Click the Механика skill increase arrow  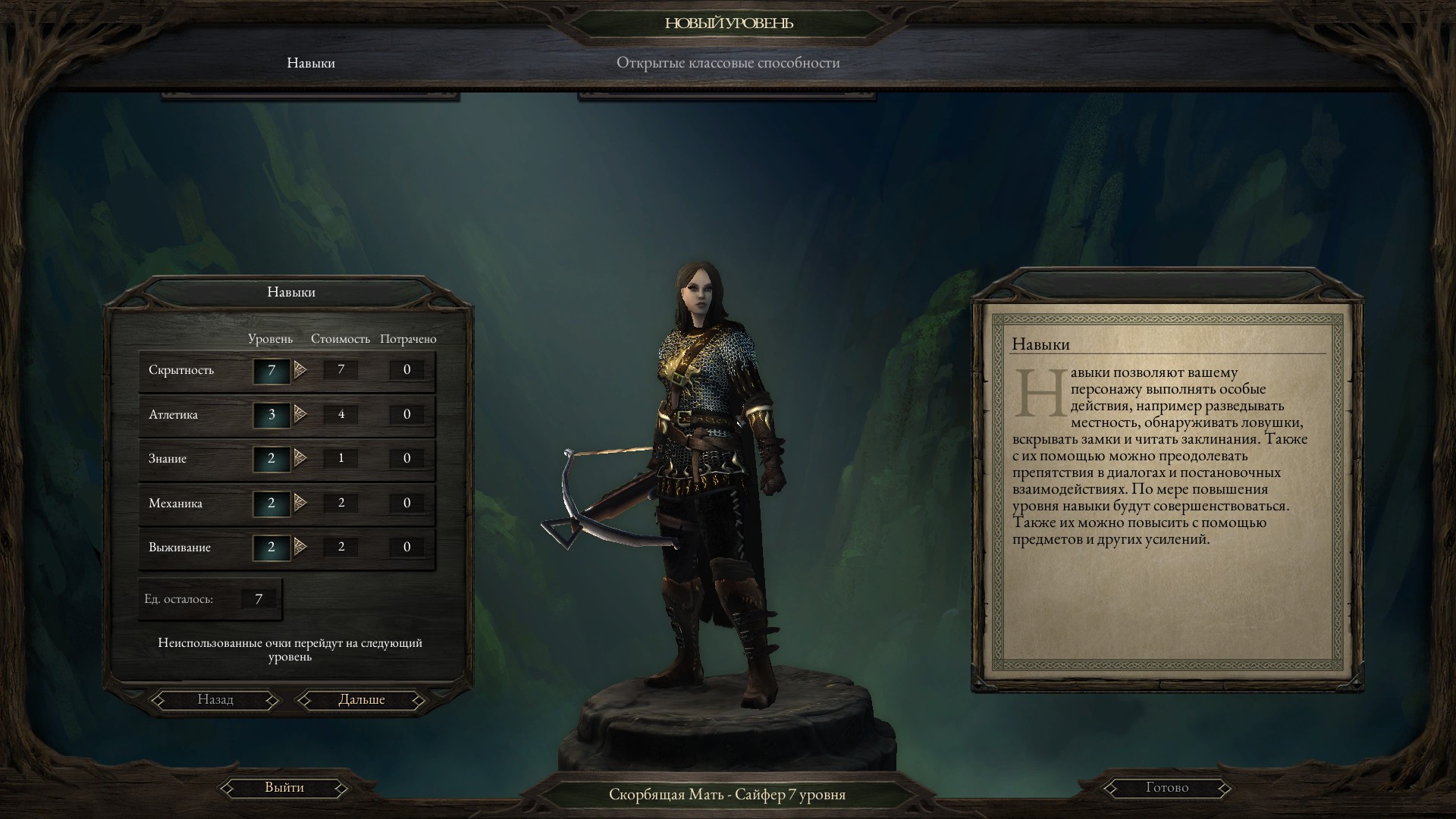tap(301, 502)
